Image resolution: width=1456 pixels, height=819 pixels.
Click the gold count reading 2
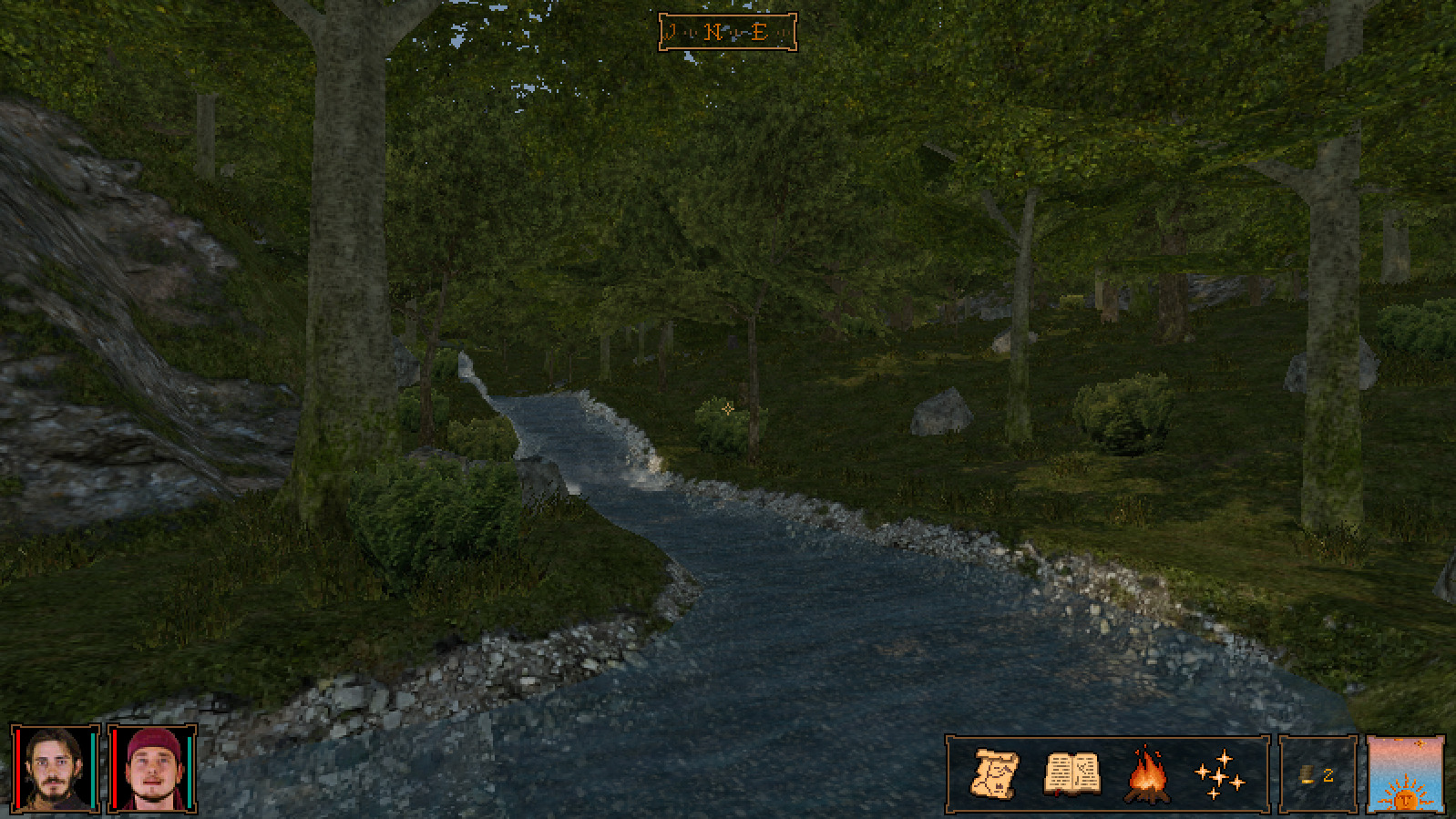1328,775
